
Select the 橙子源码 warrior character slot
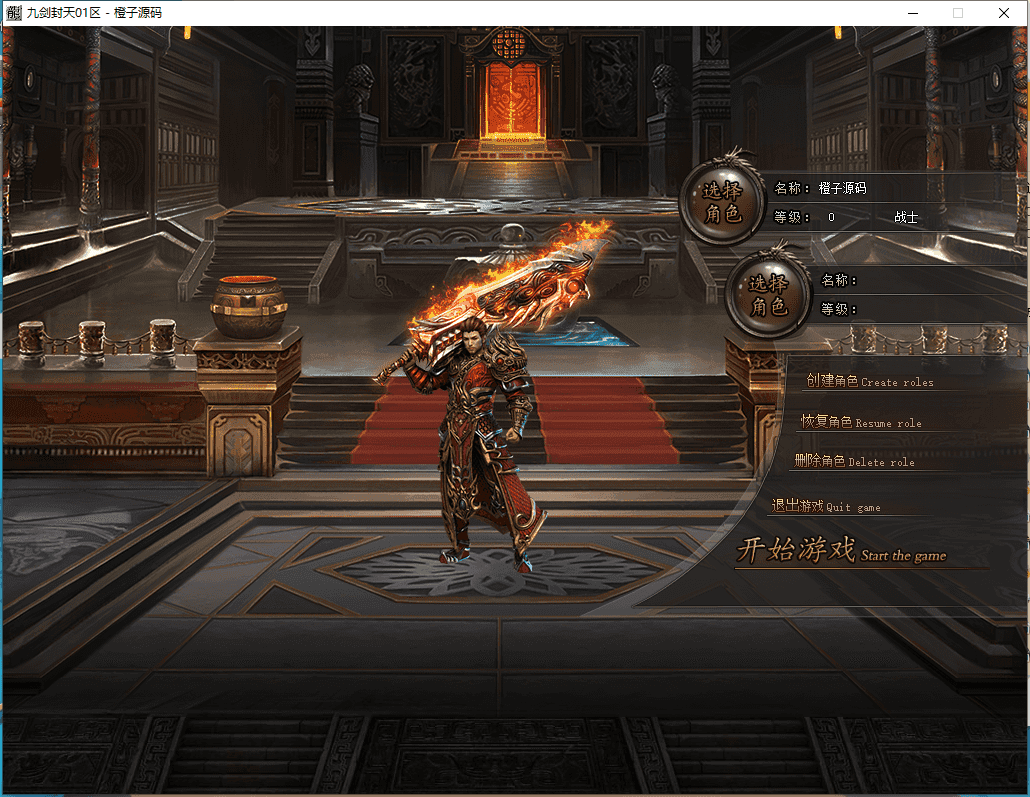(722, 202)
